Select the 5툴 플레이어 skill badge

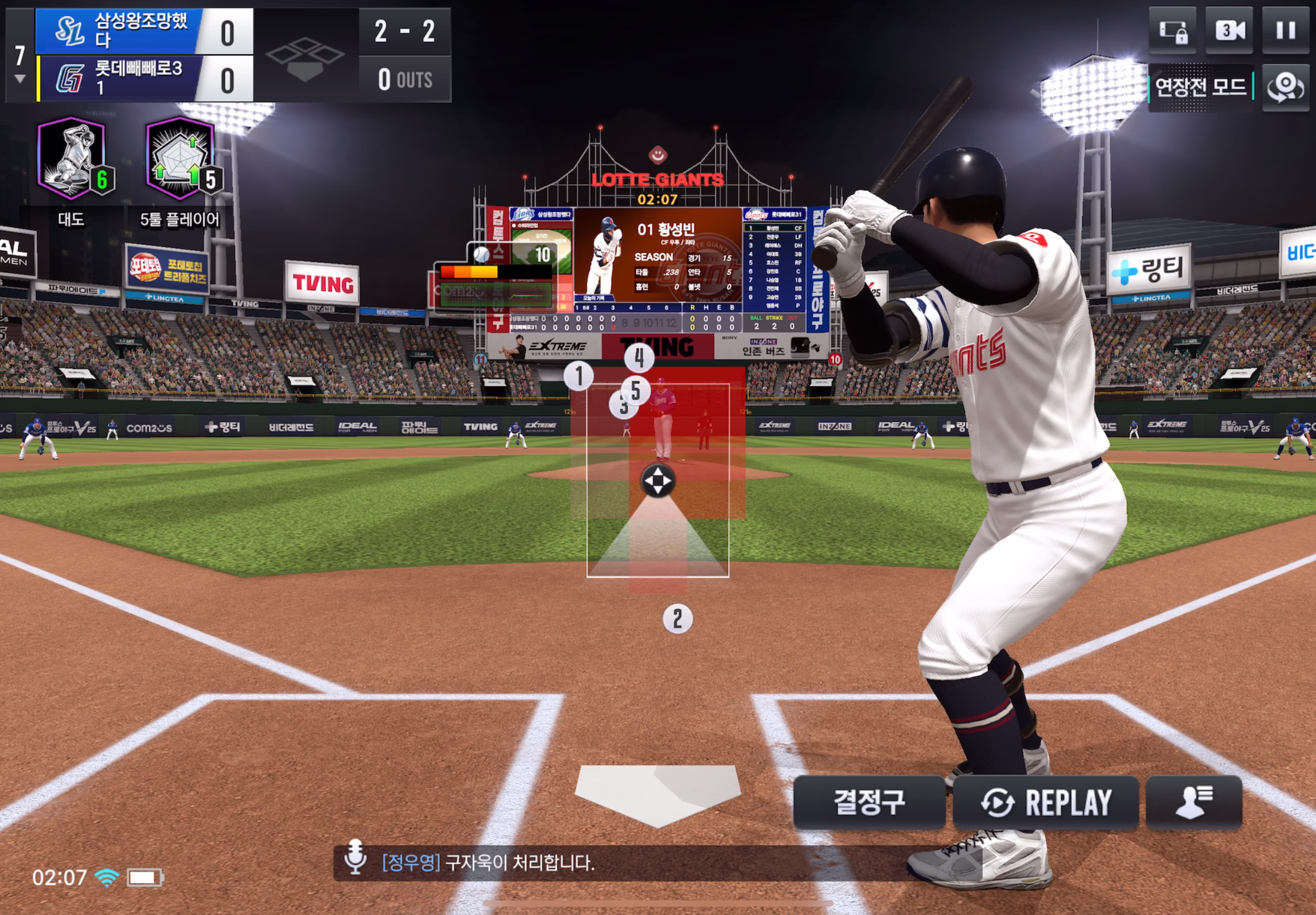coord(181,159)
